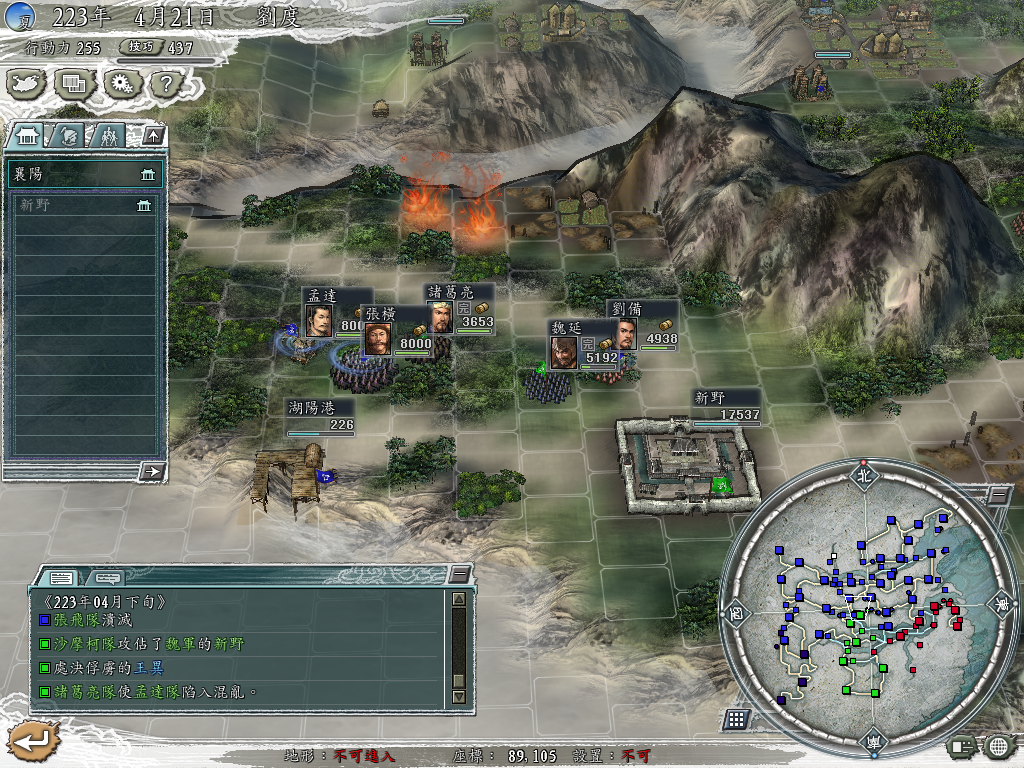Toggle the grid button beside the minimap
This screenshot has width=1024, height=768.
[736, 719]
